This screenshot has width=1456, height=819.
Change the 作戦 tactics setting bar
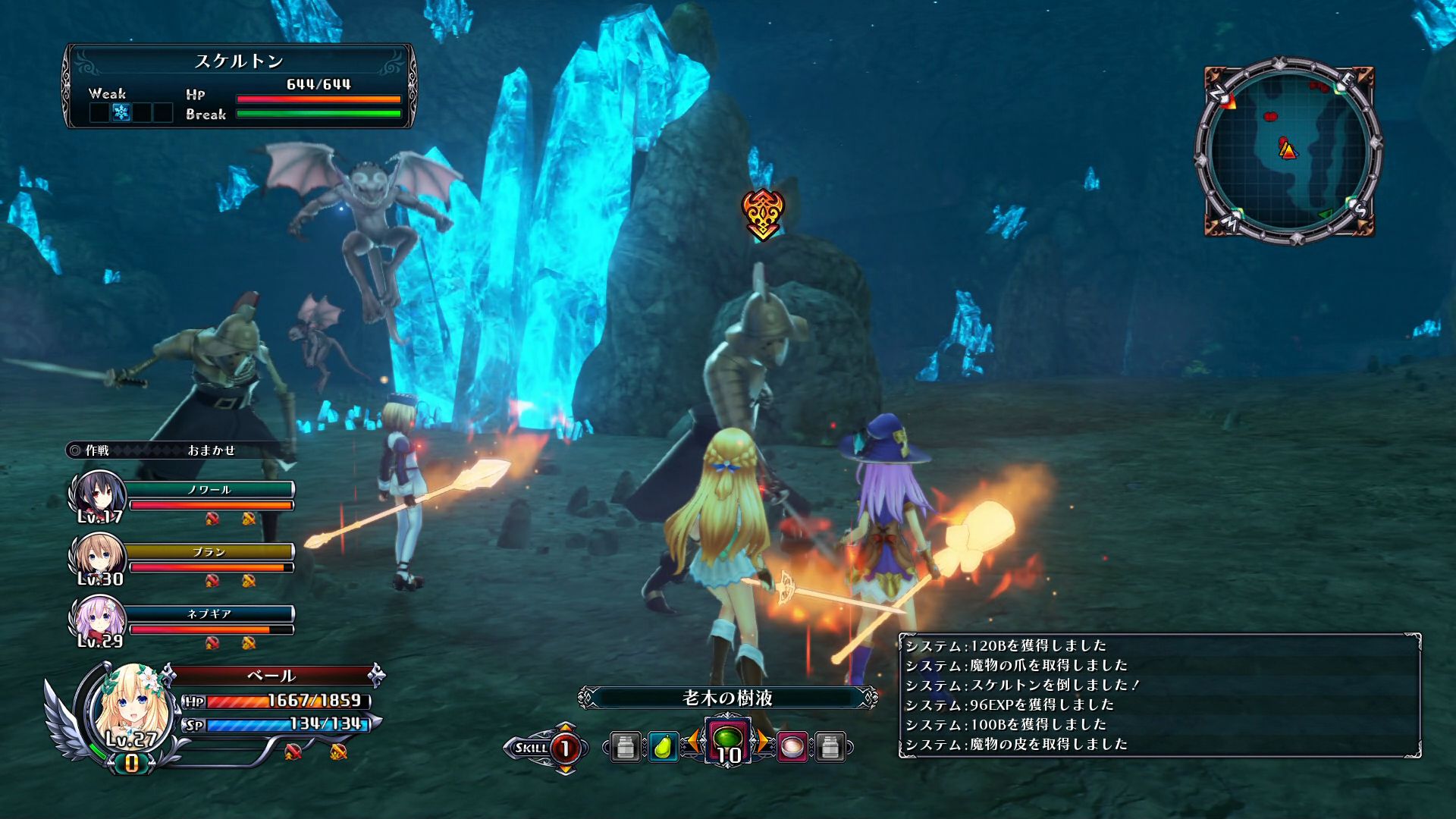(179, 450)
